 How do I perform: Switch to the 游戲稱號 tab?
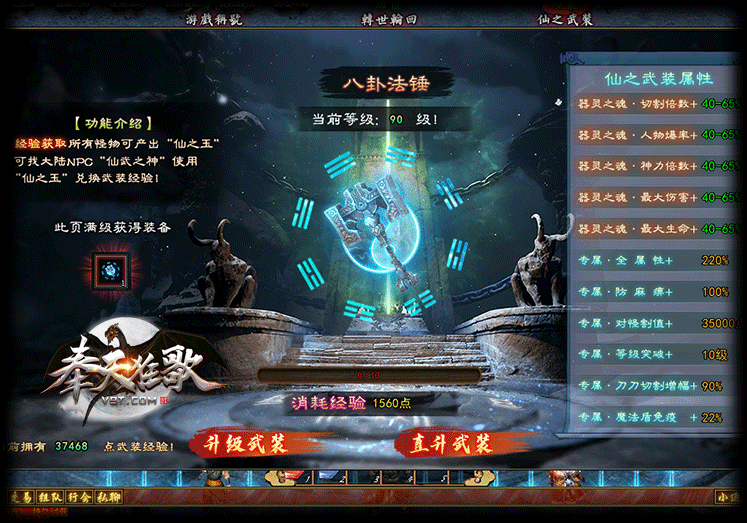click(214, 19)
